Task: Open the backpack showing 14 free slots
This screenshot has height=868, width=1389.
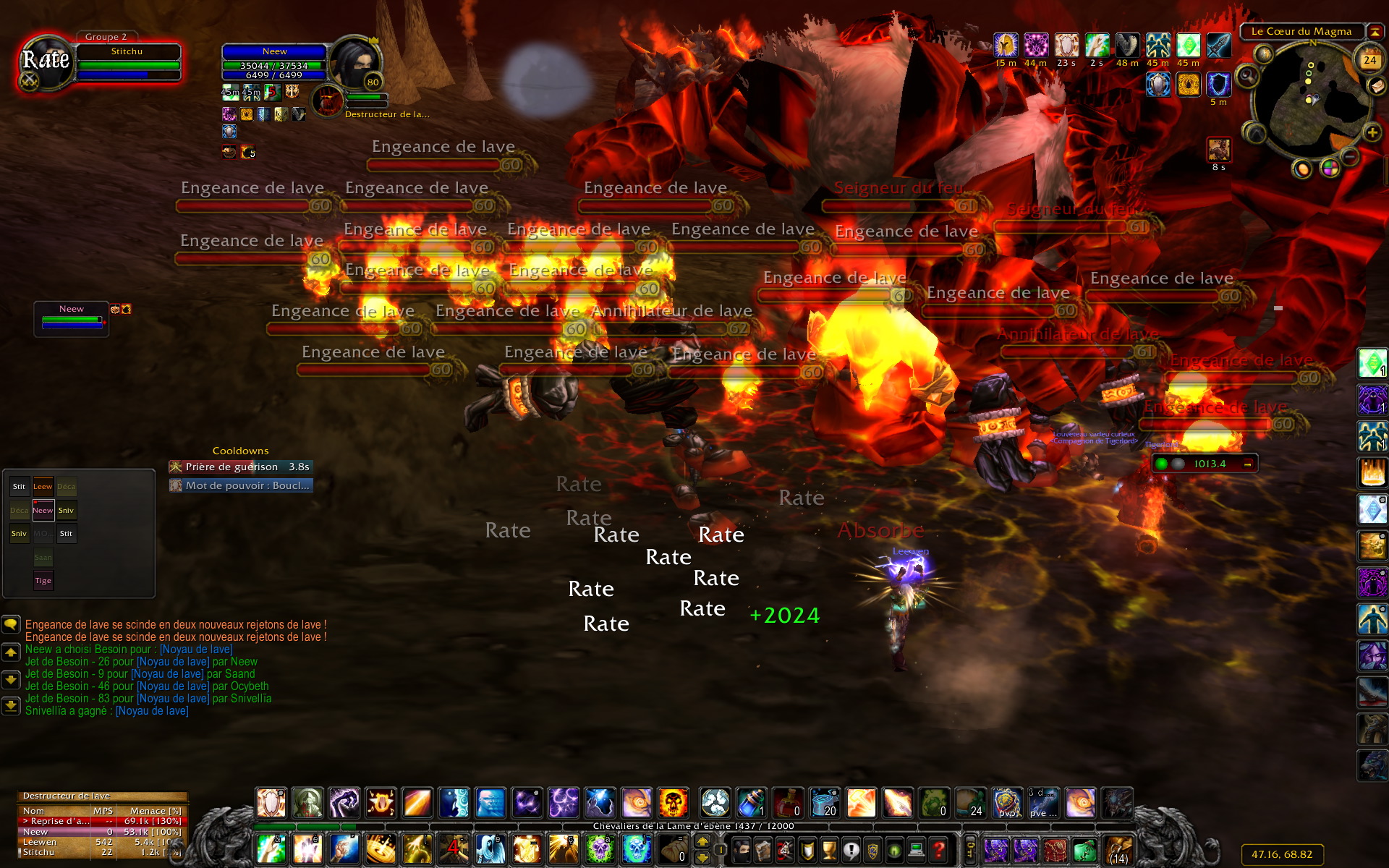Action: coord(1118,849)
